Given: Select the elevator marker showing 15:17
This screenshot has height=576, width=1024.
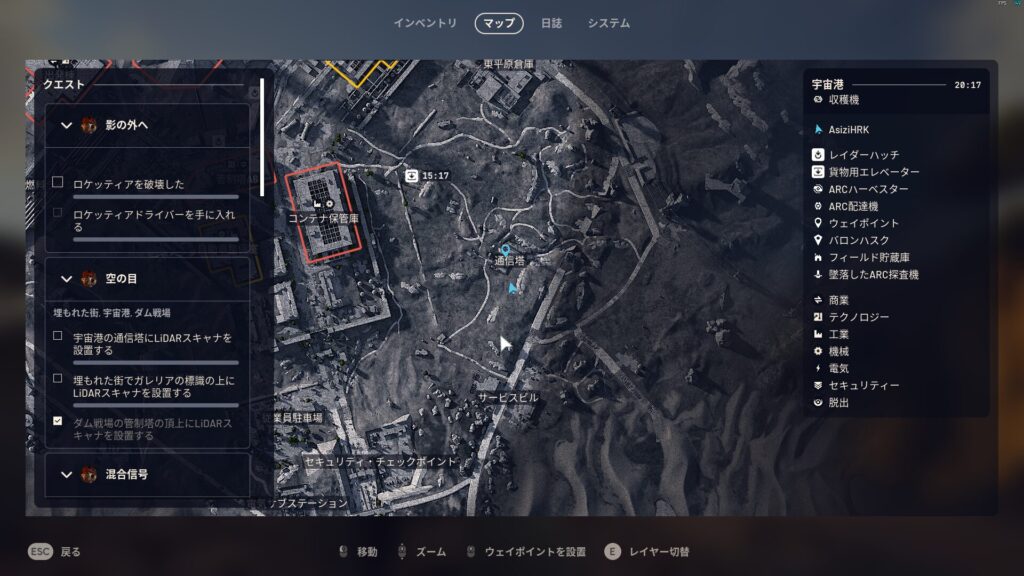Looking at the screenshot, I should [x=411, y=175].
